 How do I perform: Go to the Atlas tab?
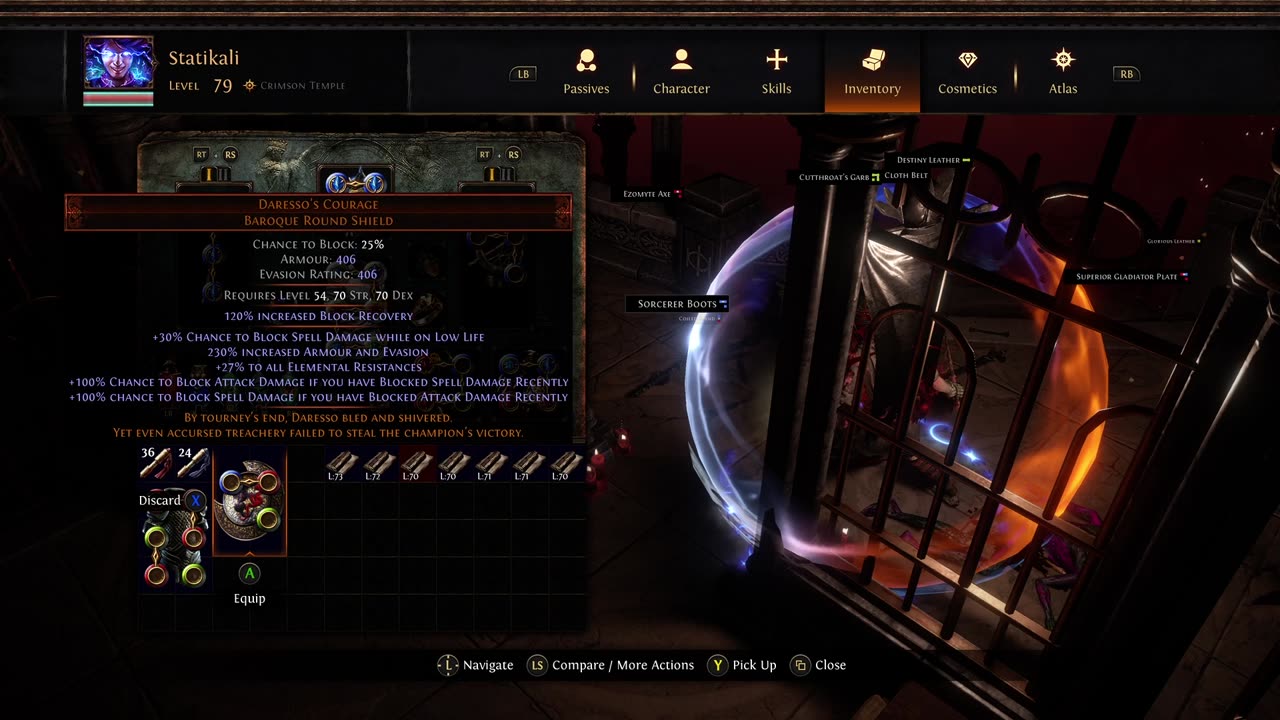(x=1062, y=72)
